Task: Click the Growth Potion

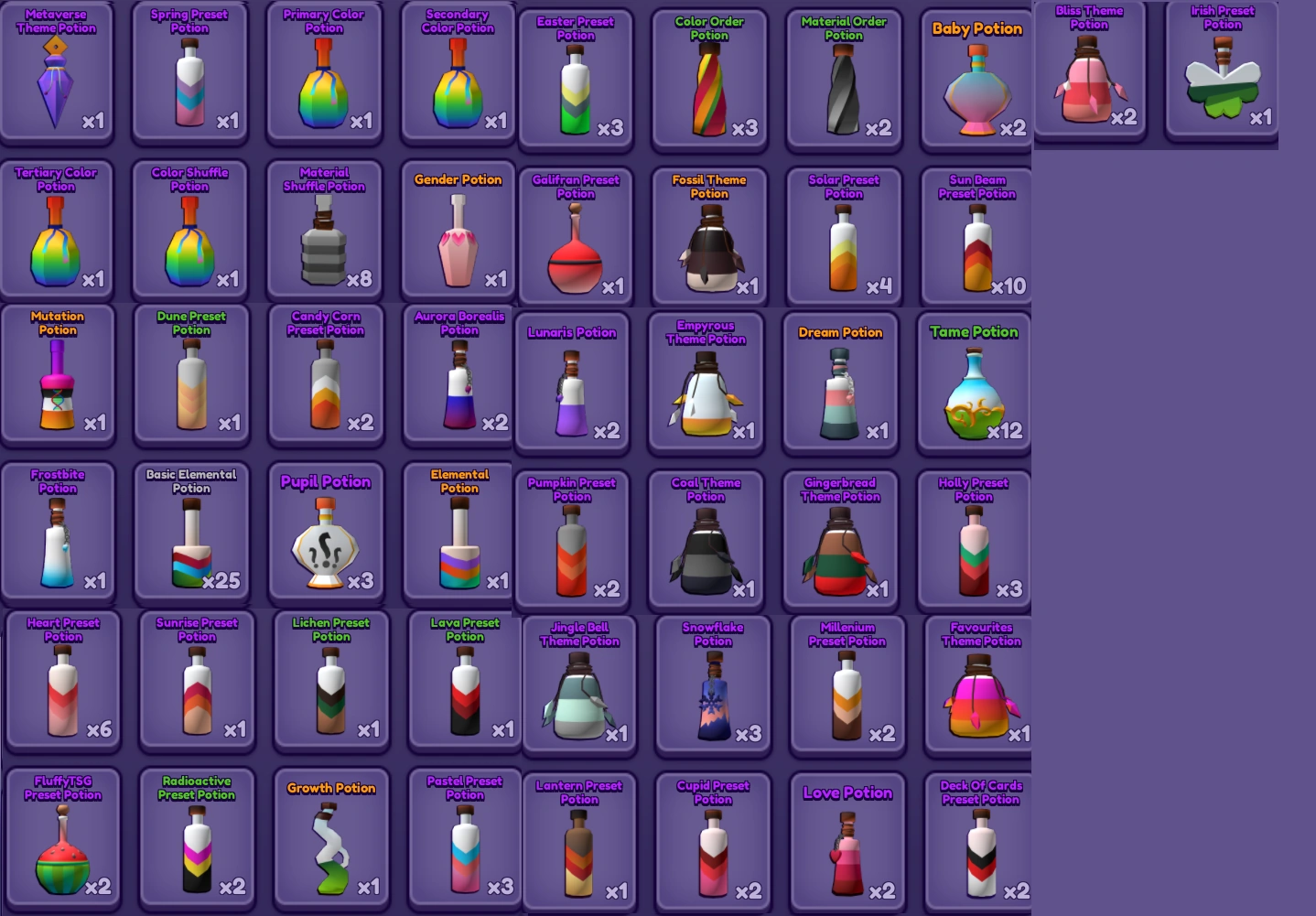Action: 330,840
